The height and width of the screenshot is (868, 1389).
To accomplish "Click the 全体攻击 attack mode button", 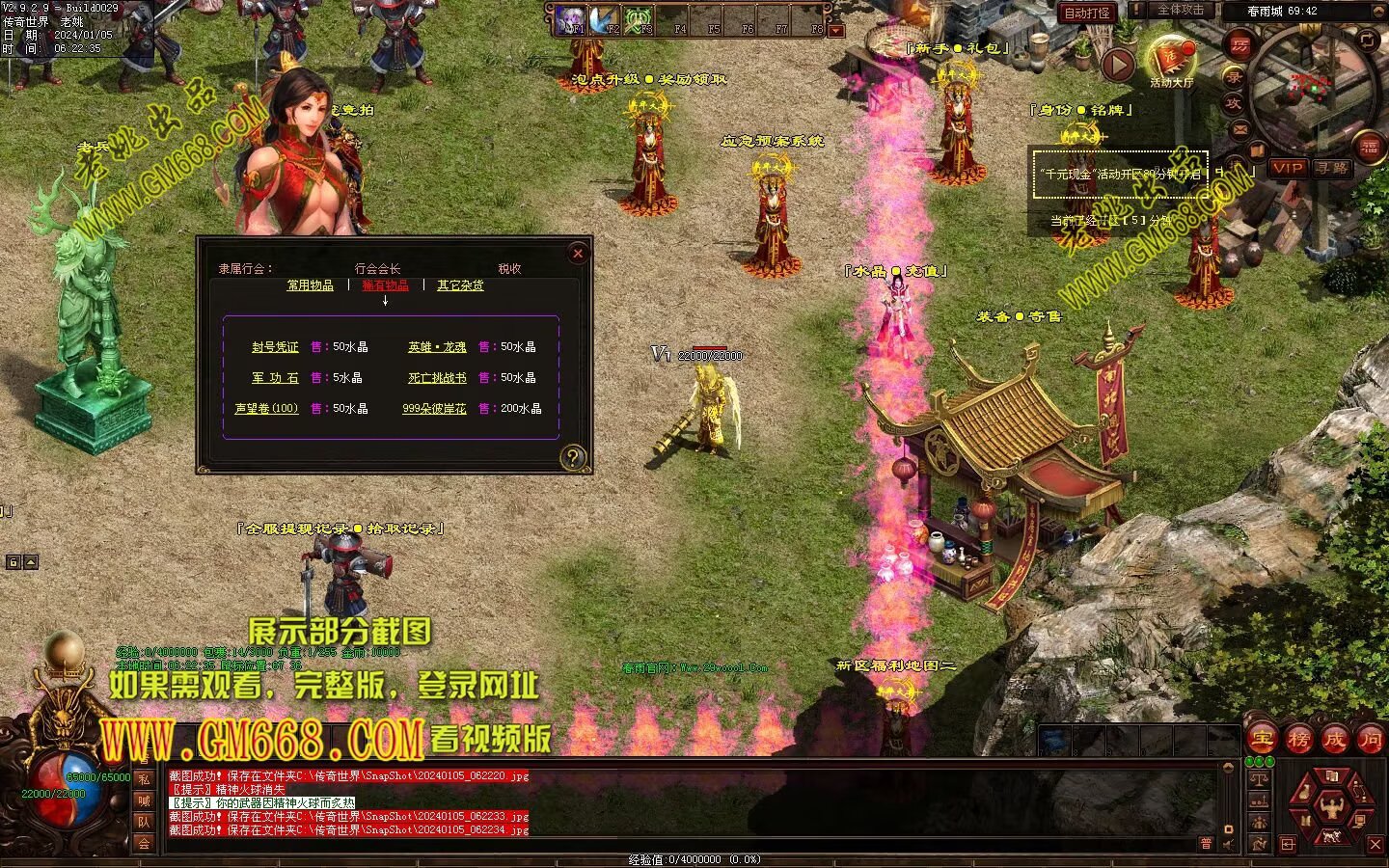I will (1180, 10).
